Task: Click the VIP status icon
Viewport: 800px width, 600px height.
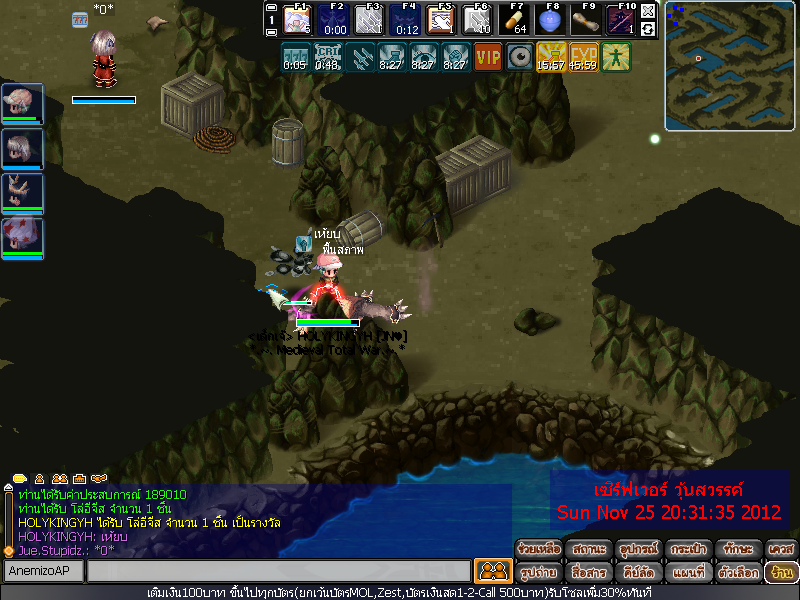Action: click(x=488, y=57)
